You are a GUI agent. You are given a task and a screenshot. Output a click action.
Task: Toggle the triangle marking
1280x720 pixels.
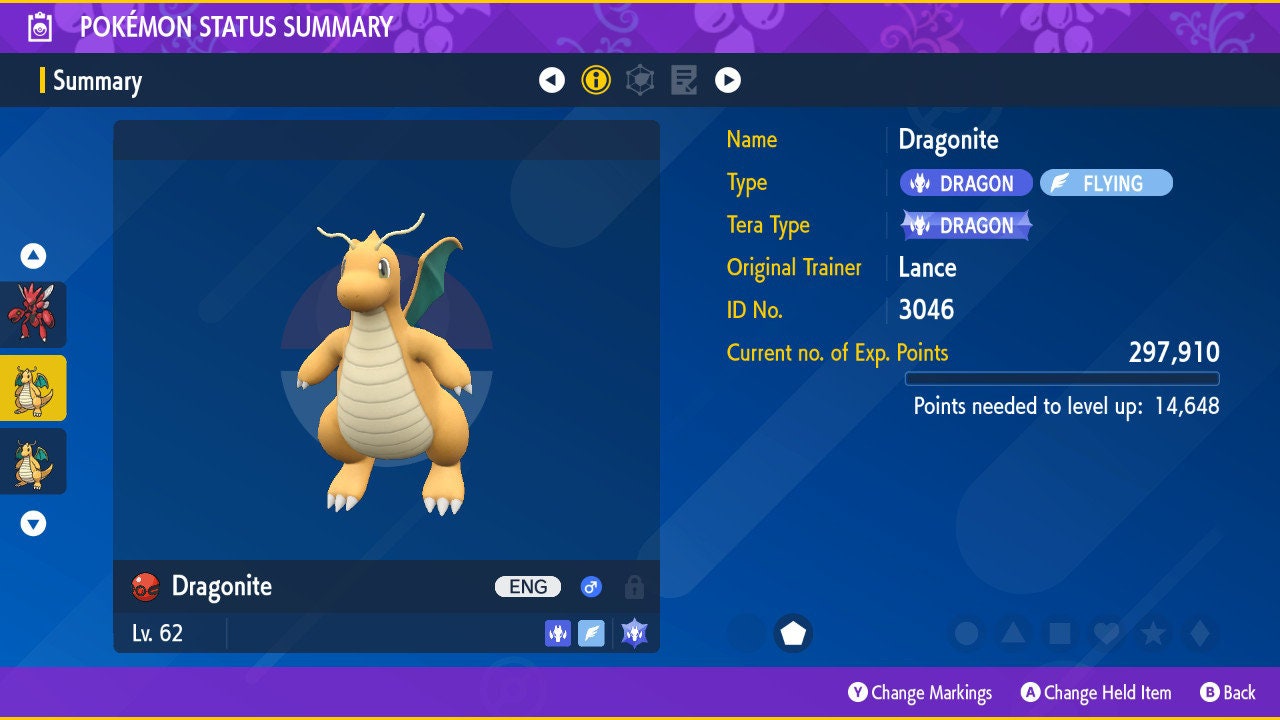point(1013,633)
